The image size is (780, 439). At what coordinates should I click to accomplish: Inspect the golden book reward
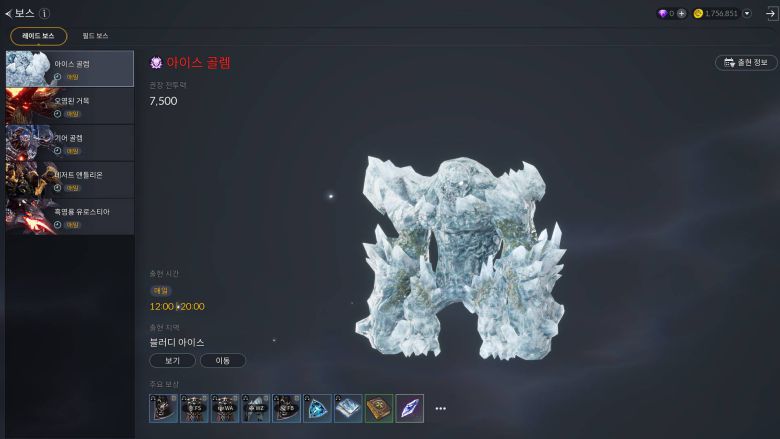point(379,408)
